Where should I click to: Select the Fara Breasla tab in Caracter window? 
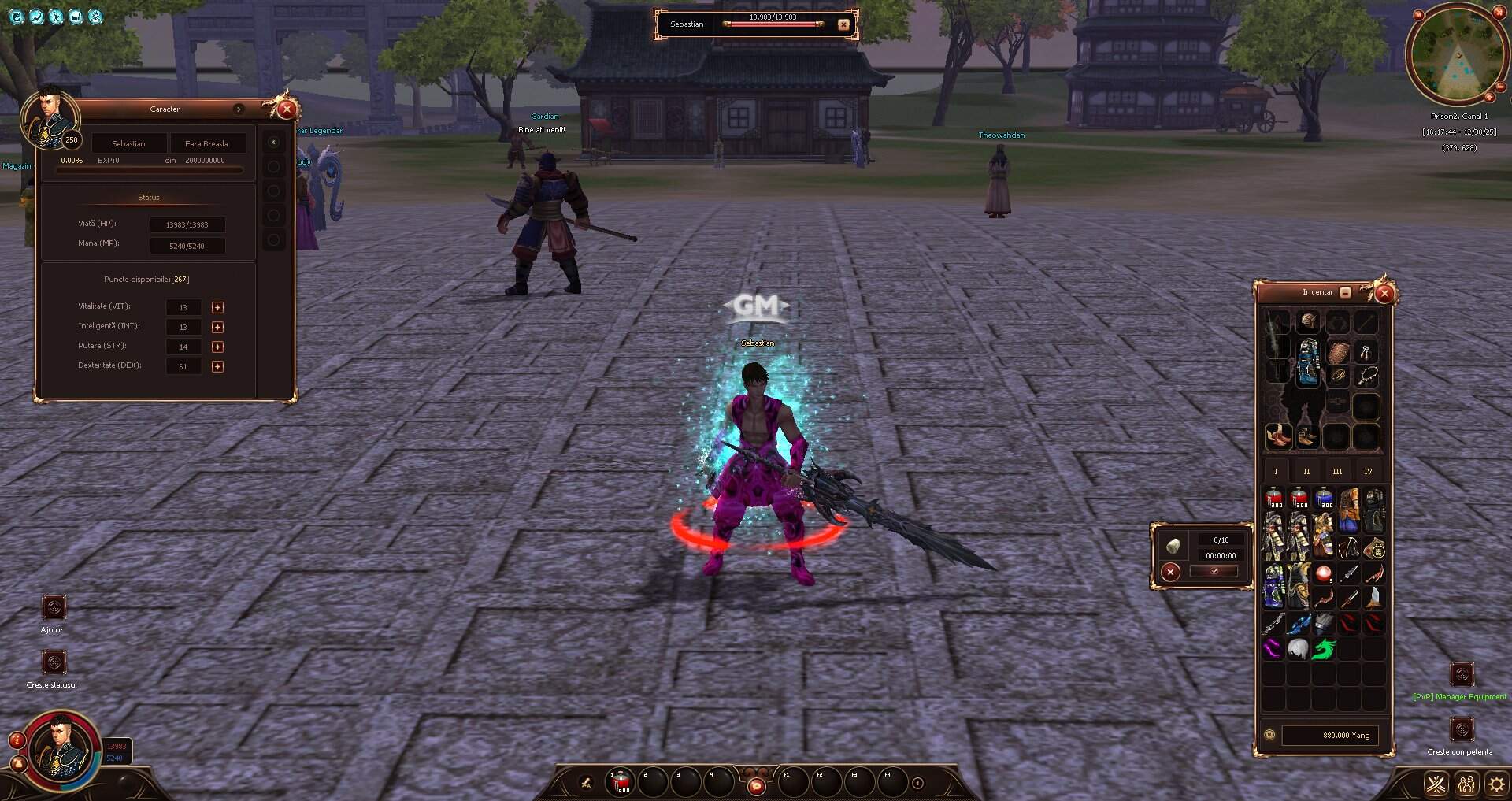(207, 143)
